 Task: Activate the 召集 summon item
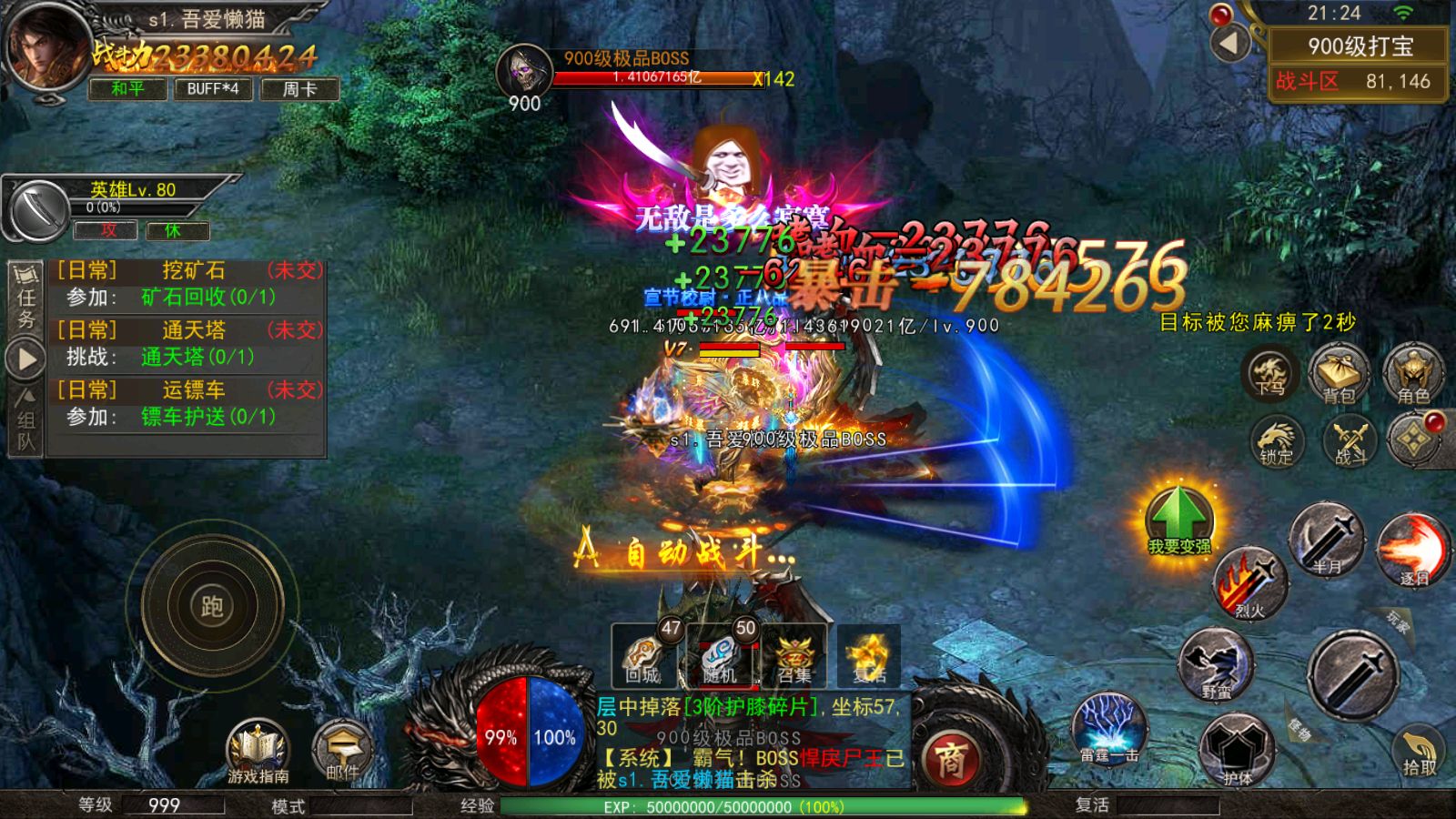tap(794, 657)
